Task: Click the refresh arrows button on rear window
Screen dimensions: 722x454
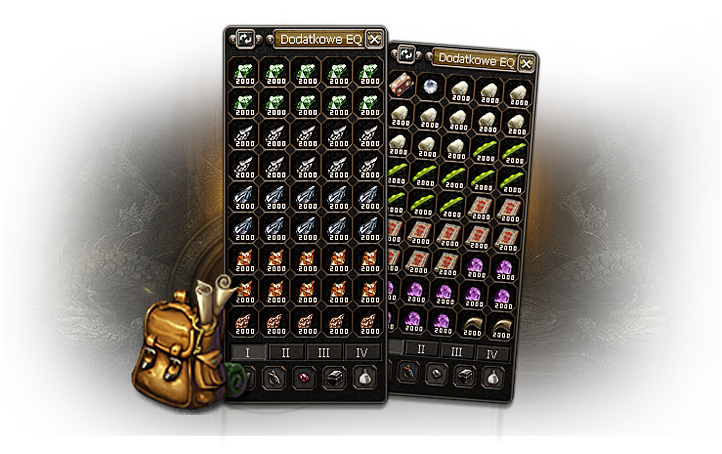Action: (406, 57)
